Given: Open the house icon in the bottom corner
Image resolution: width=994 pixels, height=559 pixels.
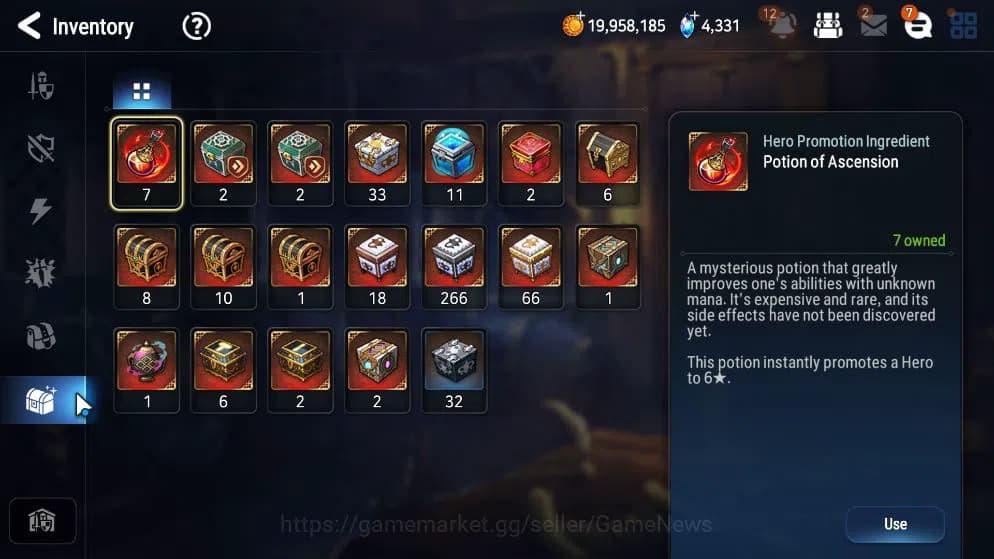Looking at the screenshot, I should tap(42, 521).
